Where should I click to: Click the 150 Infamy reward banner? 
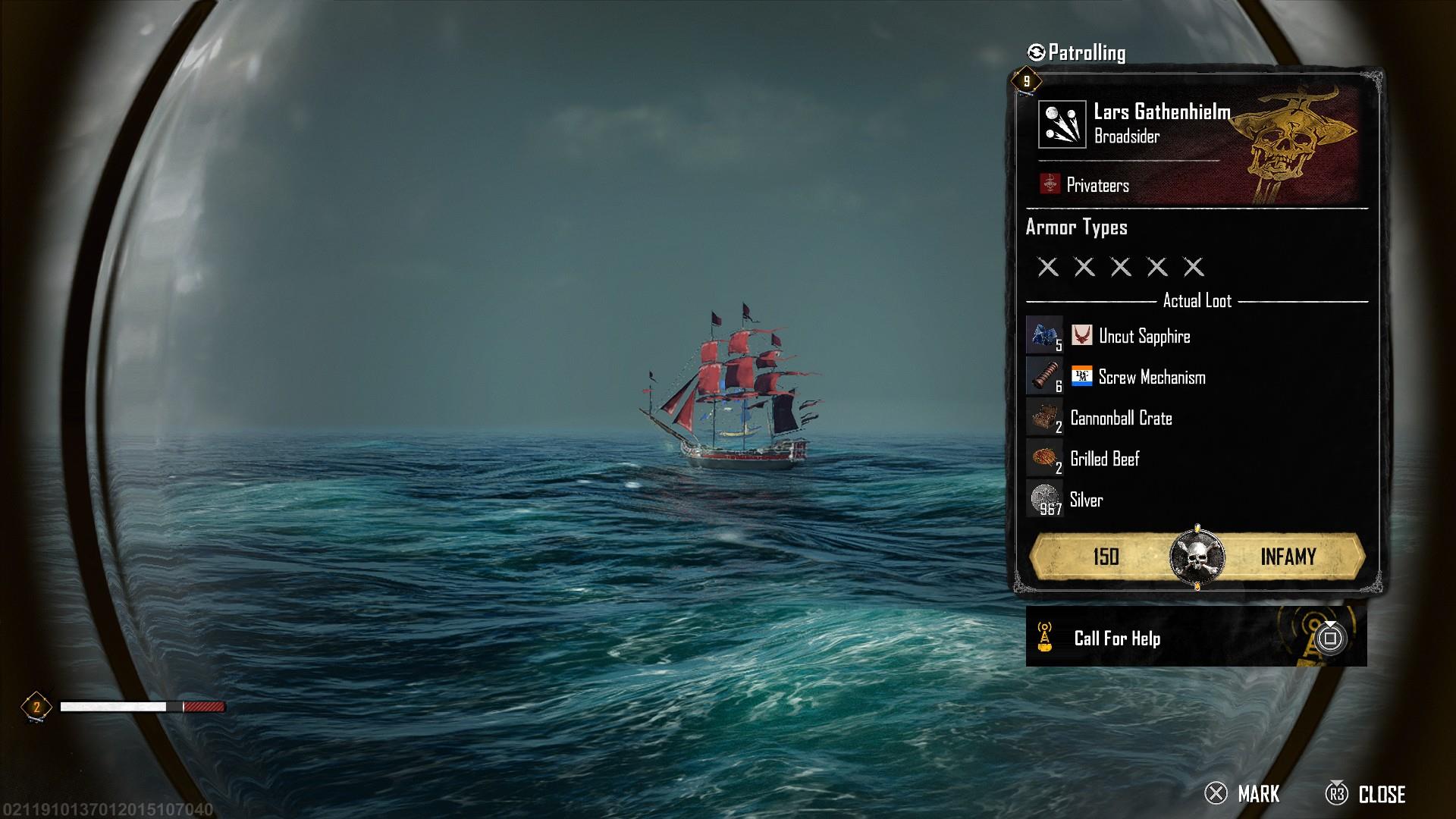pyautogui.click(x=1197, y=557)
